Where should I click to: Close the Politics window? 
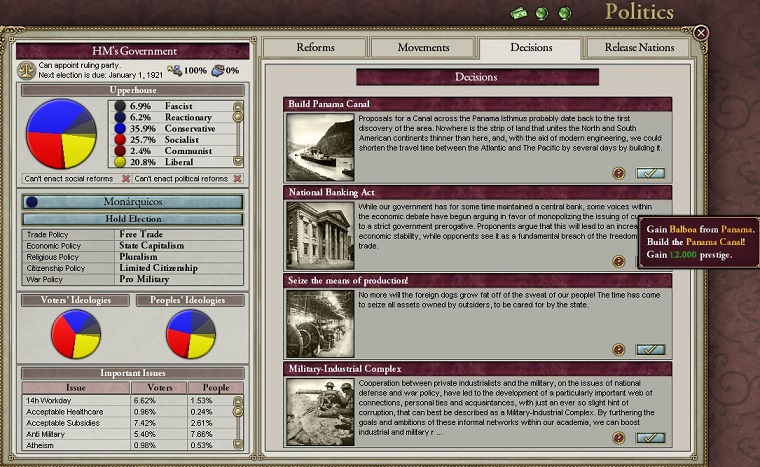(701, 33)
